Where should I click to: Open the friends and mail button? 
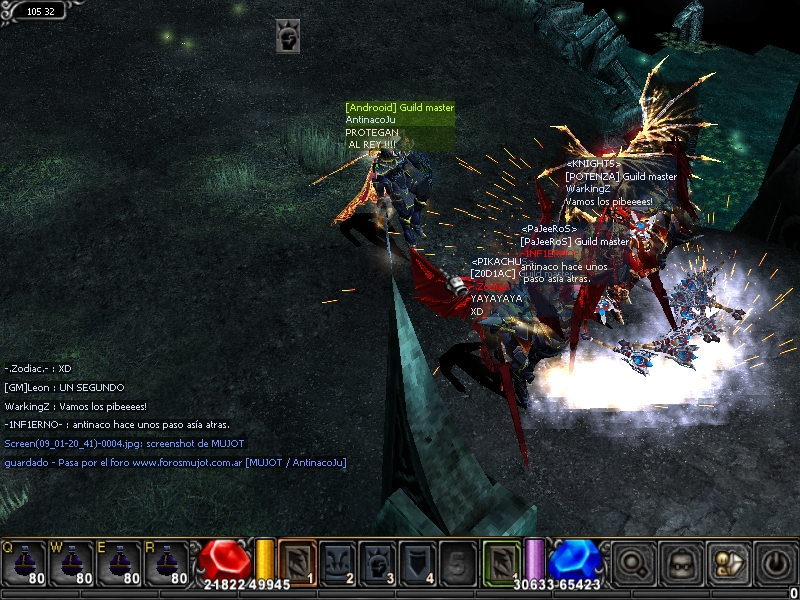[727, 563]
